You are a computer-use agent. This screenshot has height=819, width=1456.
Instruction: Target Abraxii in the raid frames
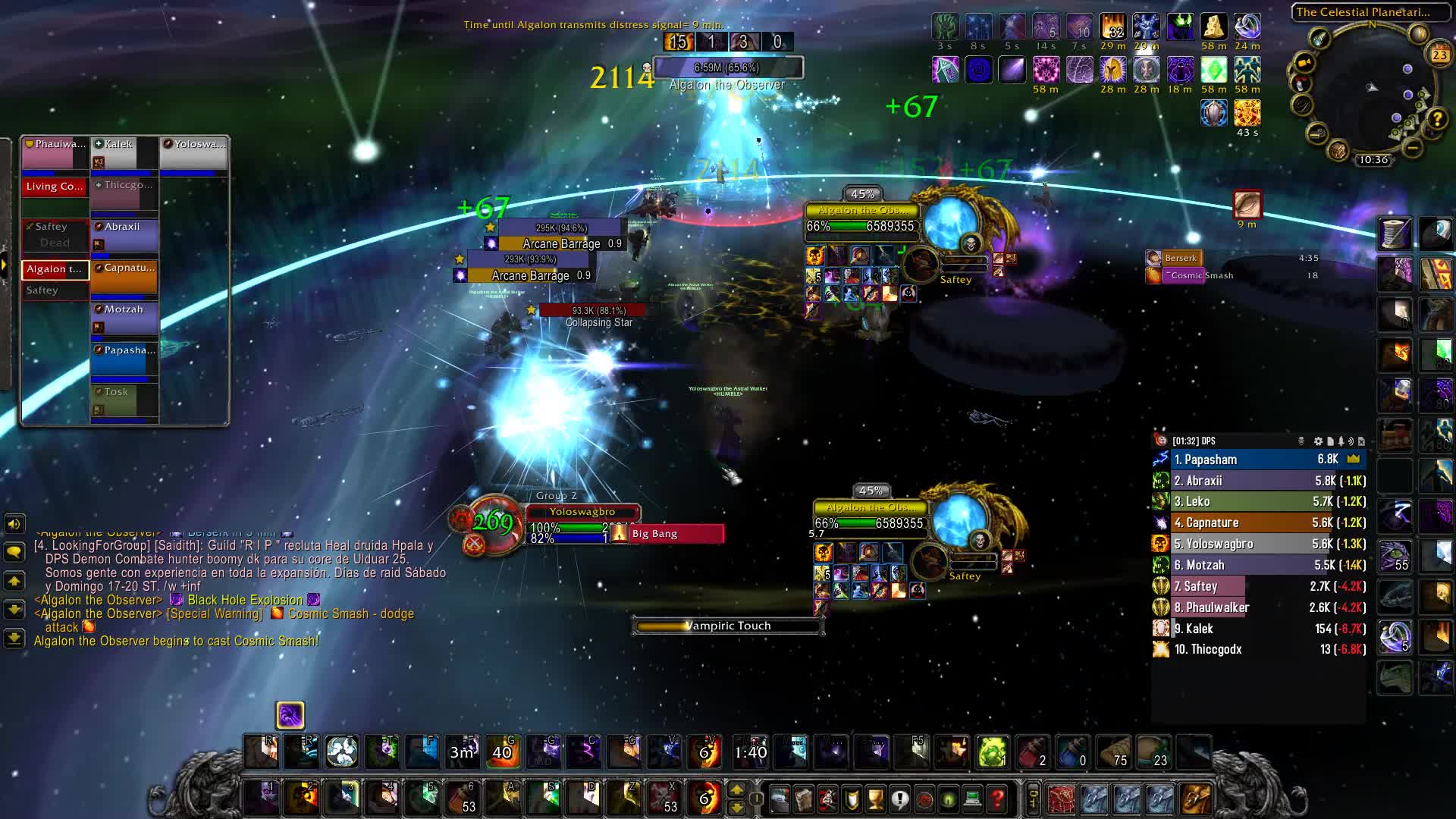point(124,236)
